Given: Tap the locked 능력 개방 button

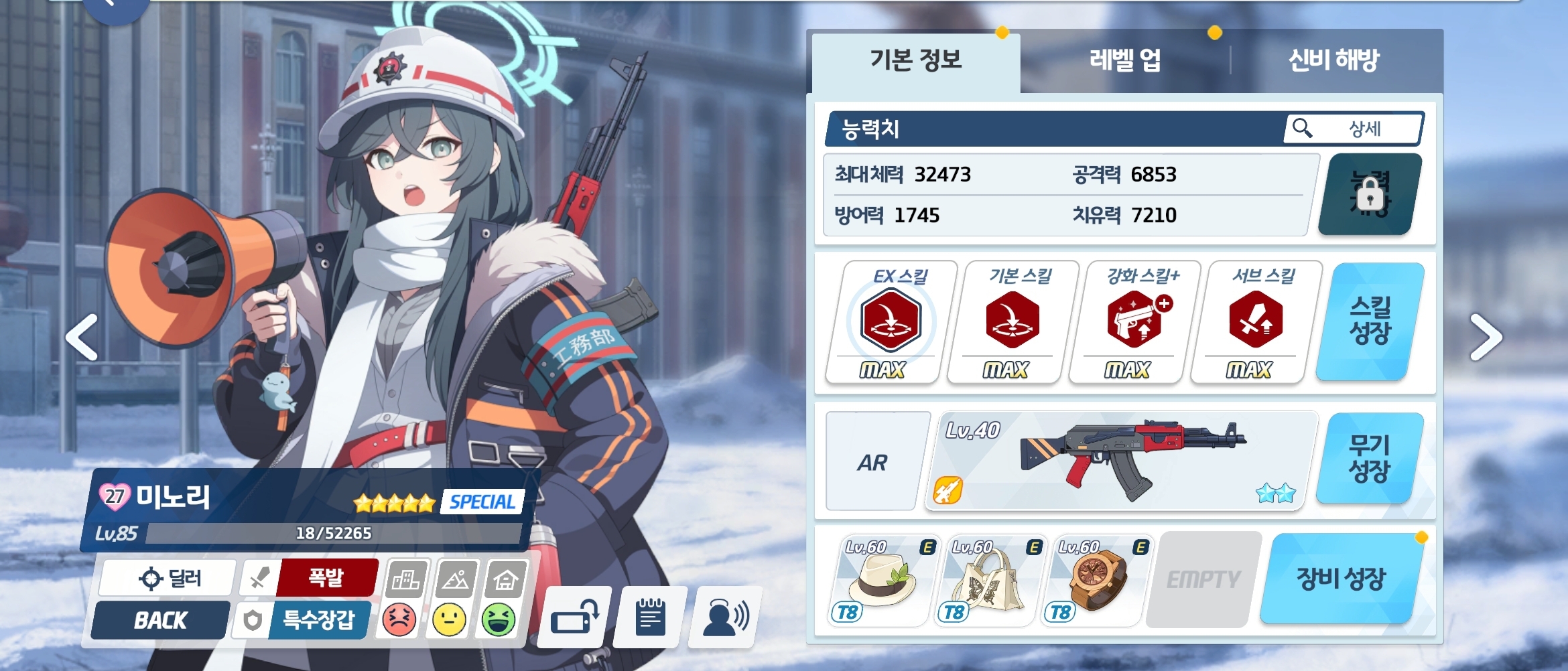Looking at the screenshot, I should (1370, 194).
